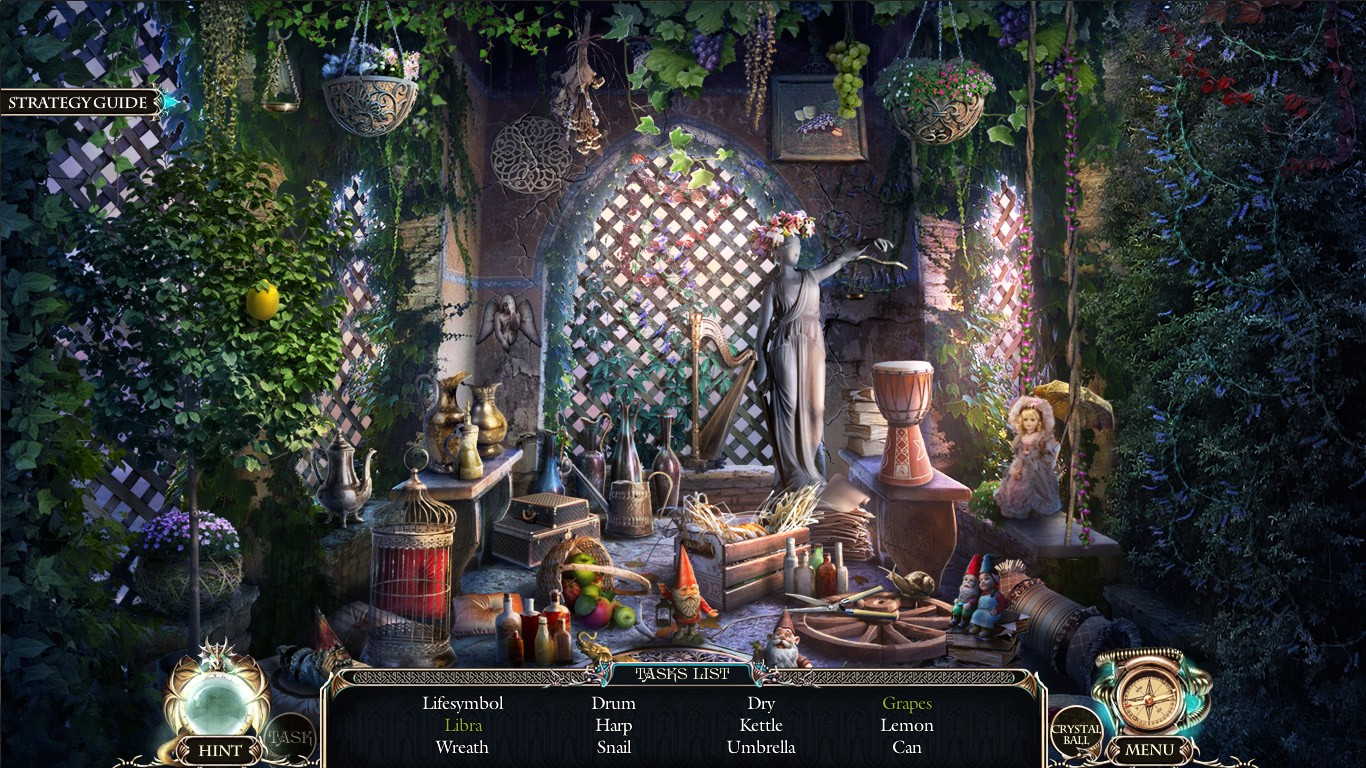The width and height of the screenshot is (1366, 768).
Task: Select Lifesymbol in the tasks list
Action: pyautogui.click(x=462, y=703)
